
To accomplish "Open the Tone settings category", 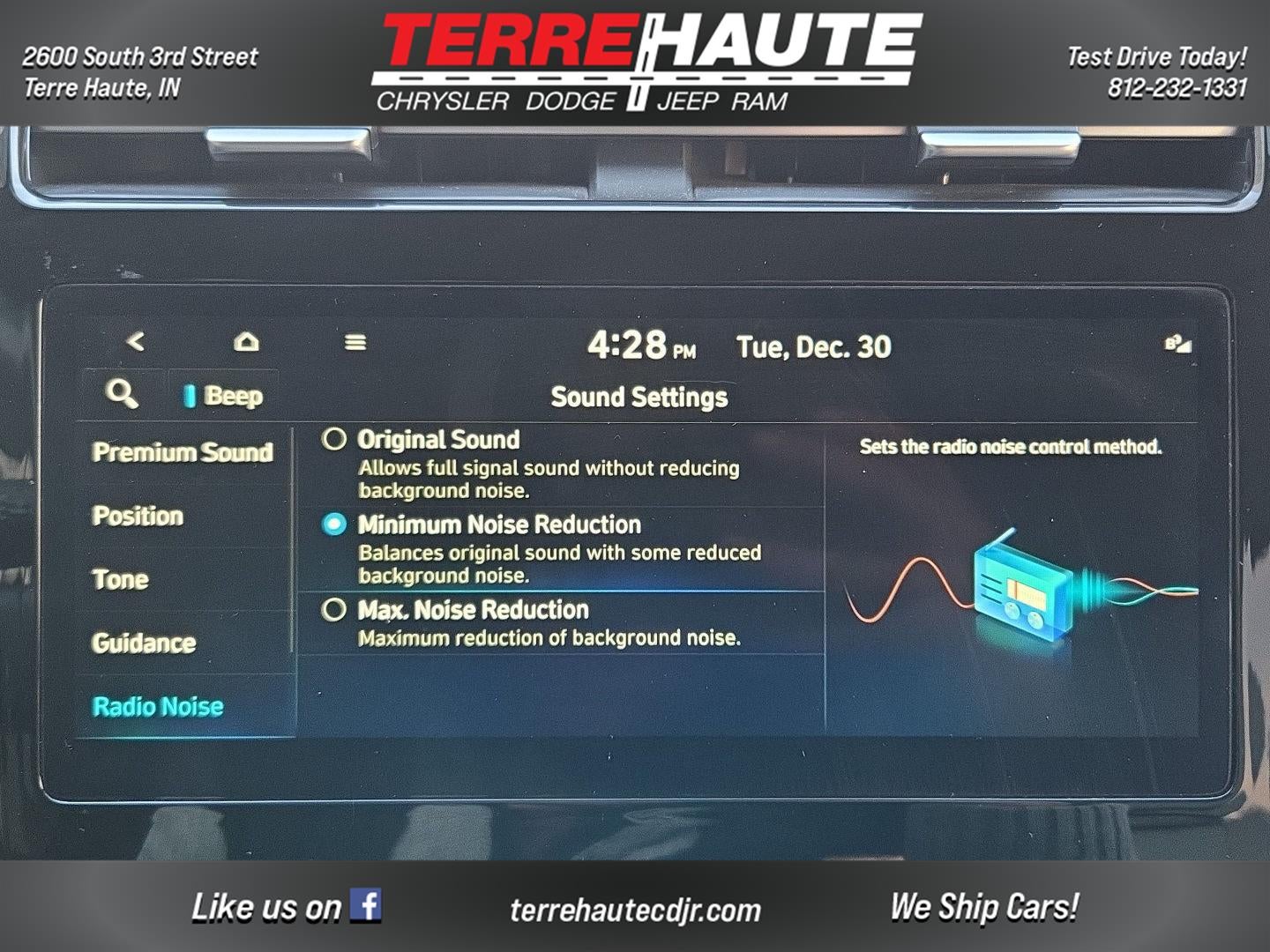I will pos(122,580).
